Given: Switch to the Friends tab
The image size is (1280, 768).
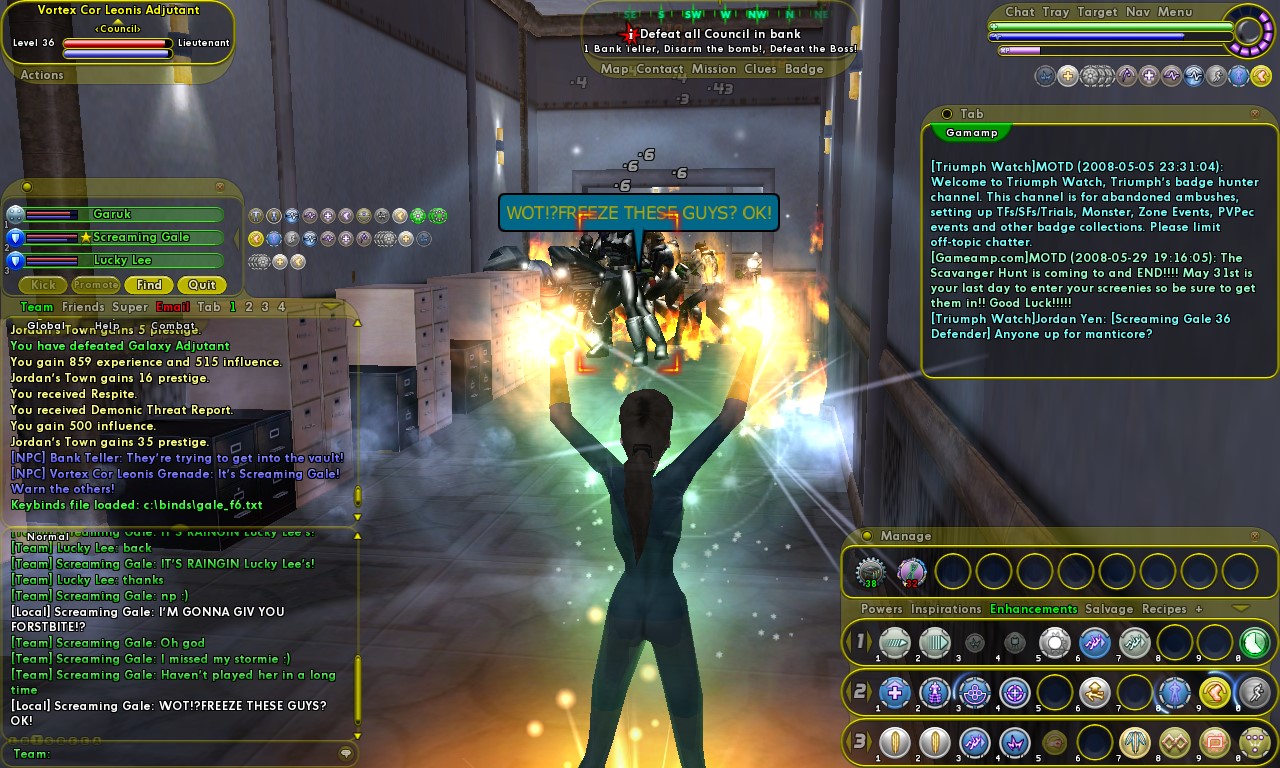Looking at the screenshot, I should pyautogui.click(x=82, y=307).
